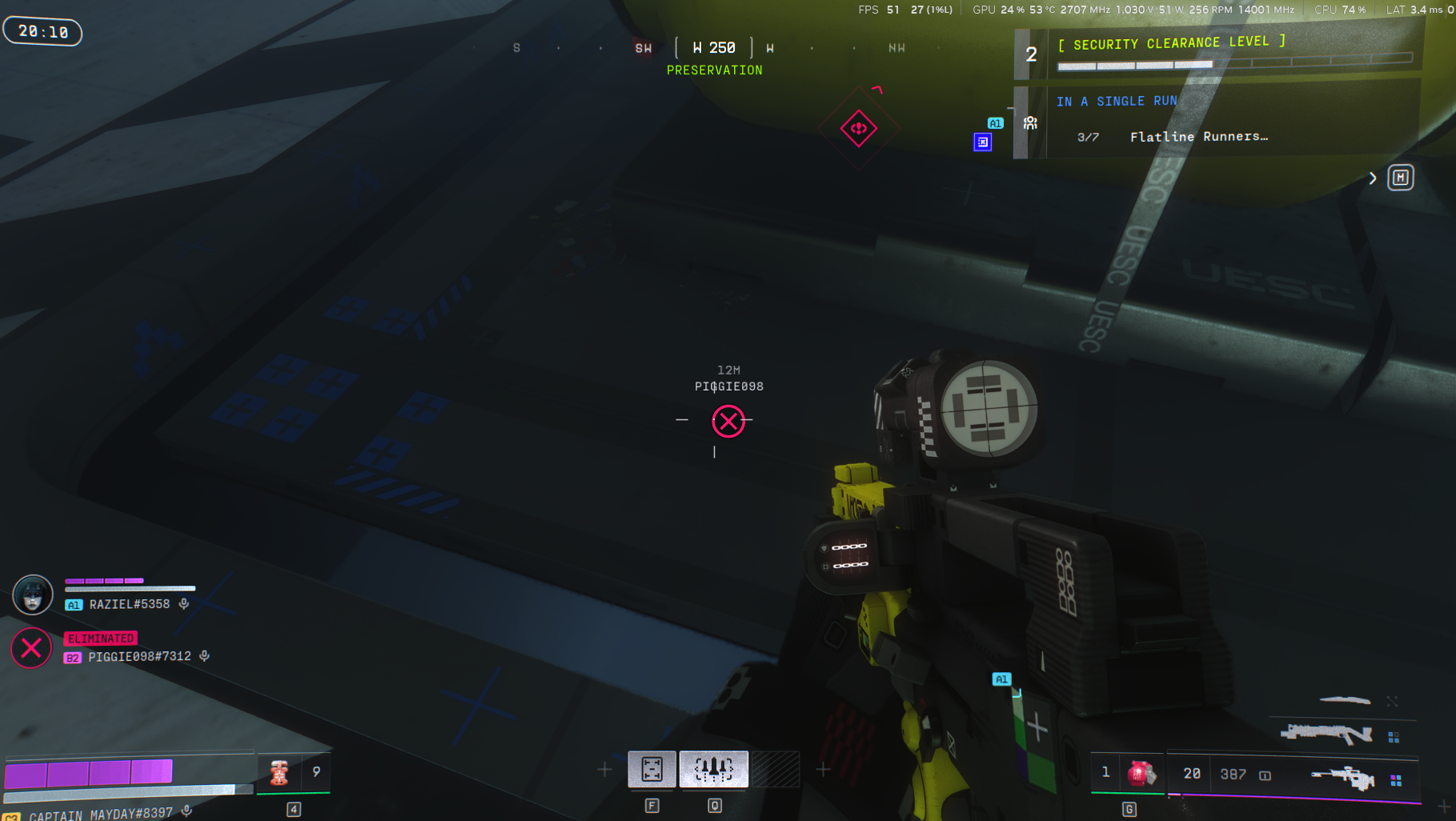Activate the square scanner ability icon
The width and height of the screenshot is (1456, 821).
pos(652,770)
